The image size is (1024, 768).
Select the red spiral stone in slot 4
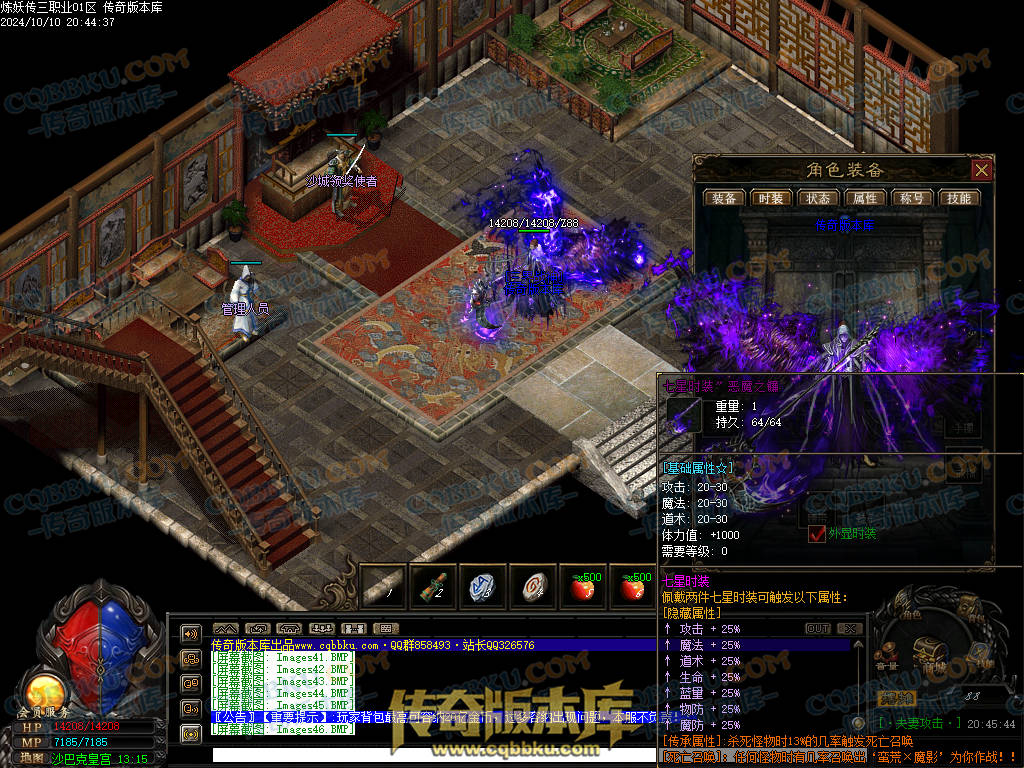click(x=533, y=587)
